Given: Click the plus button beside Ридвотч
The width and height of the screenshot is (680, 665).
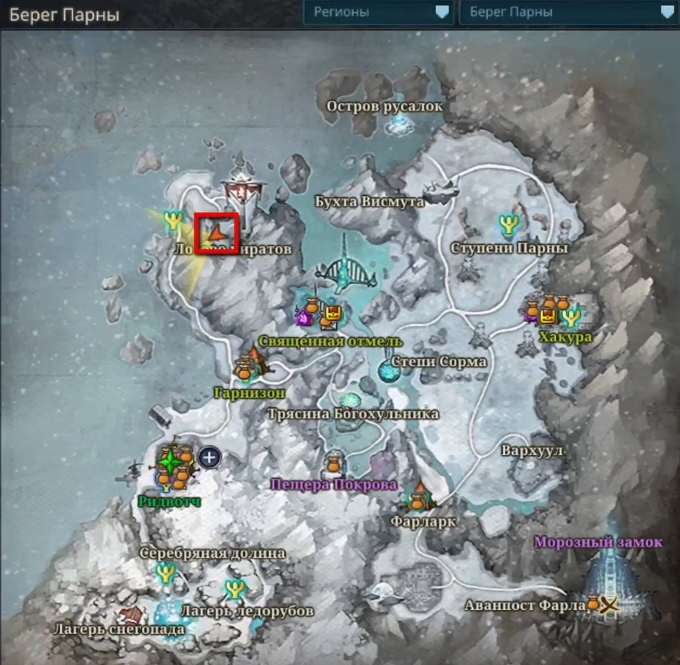Looking at the screenshot, I should tap(209, 457).
